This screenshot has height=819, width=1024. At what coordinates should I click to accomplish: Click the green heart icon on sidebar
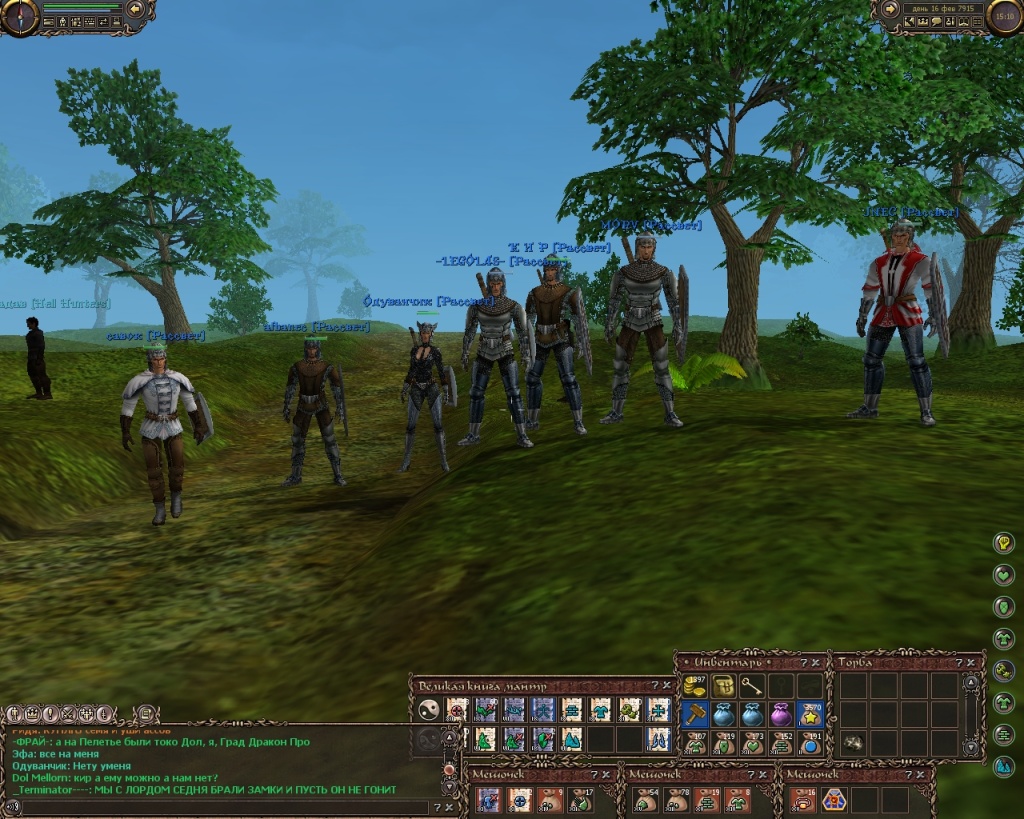click(x=1003, y=575)
